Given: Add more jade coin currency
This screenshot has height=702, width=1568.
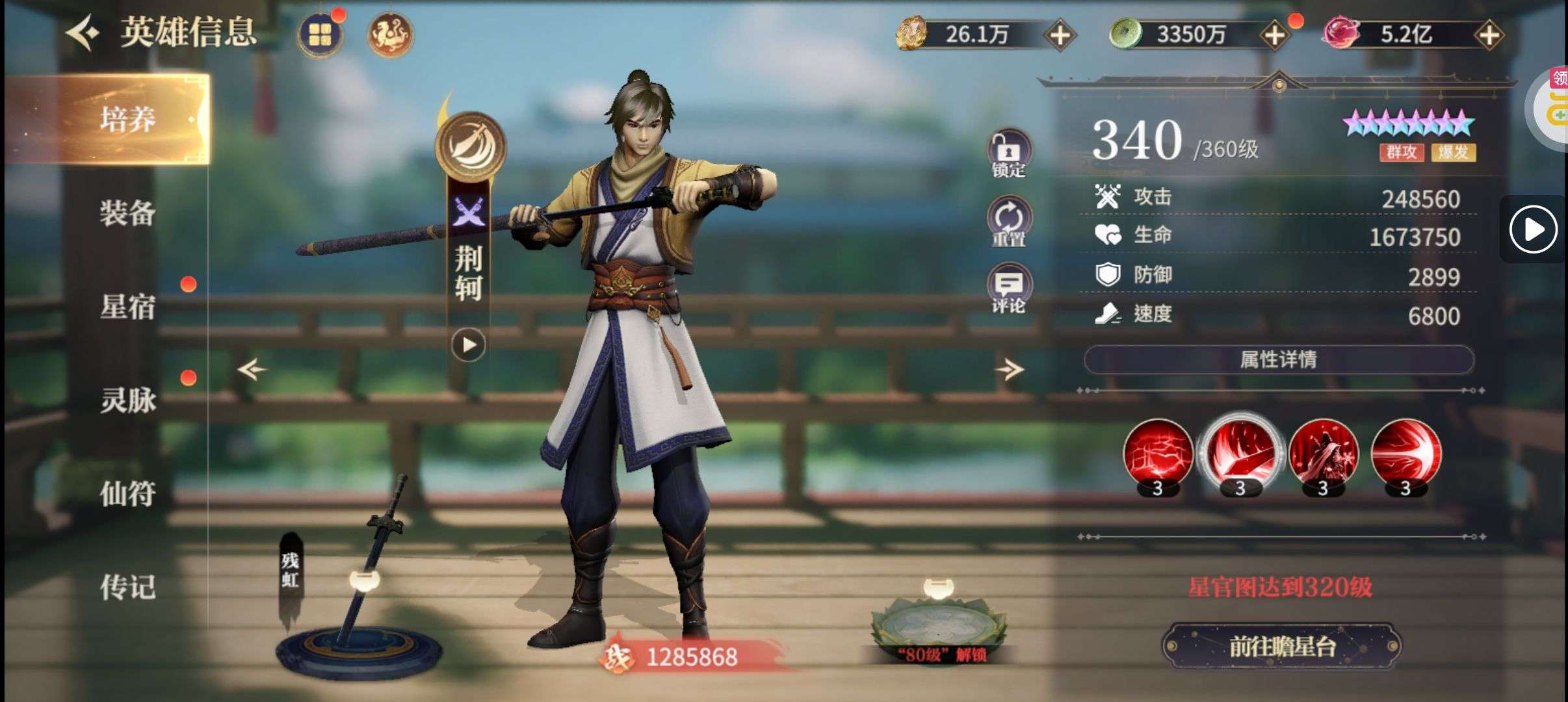Looking at the screenshot, I should (x=1275, y=35).
